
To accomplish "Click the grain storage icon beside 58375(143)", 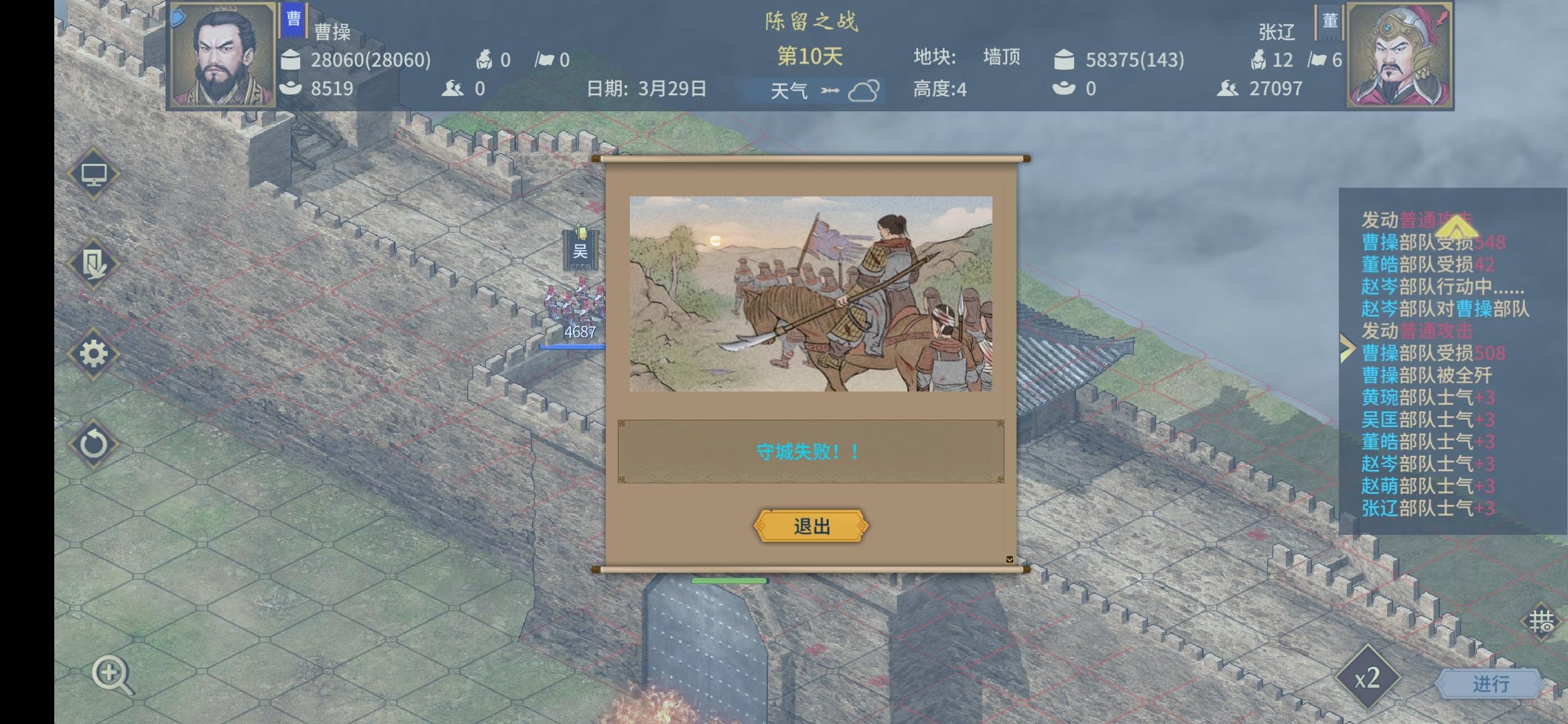I will [1066, 60].
